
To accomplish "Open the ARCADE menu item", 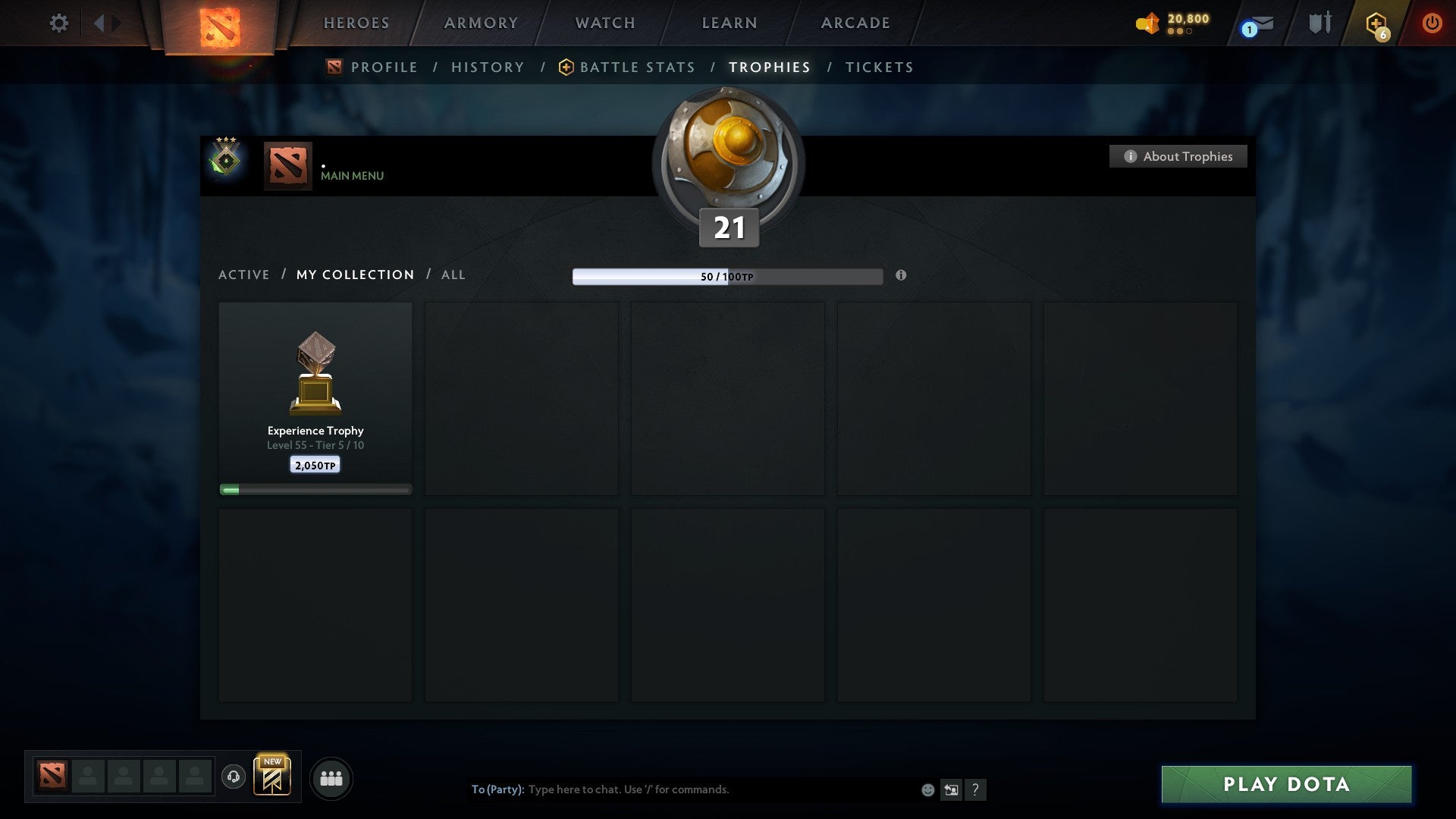I will pyautogui.click(x=855, y=23).
